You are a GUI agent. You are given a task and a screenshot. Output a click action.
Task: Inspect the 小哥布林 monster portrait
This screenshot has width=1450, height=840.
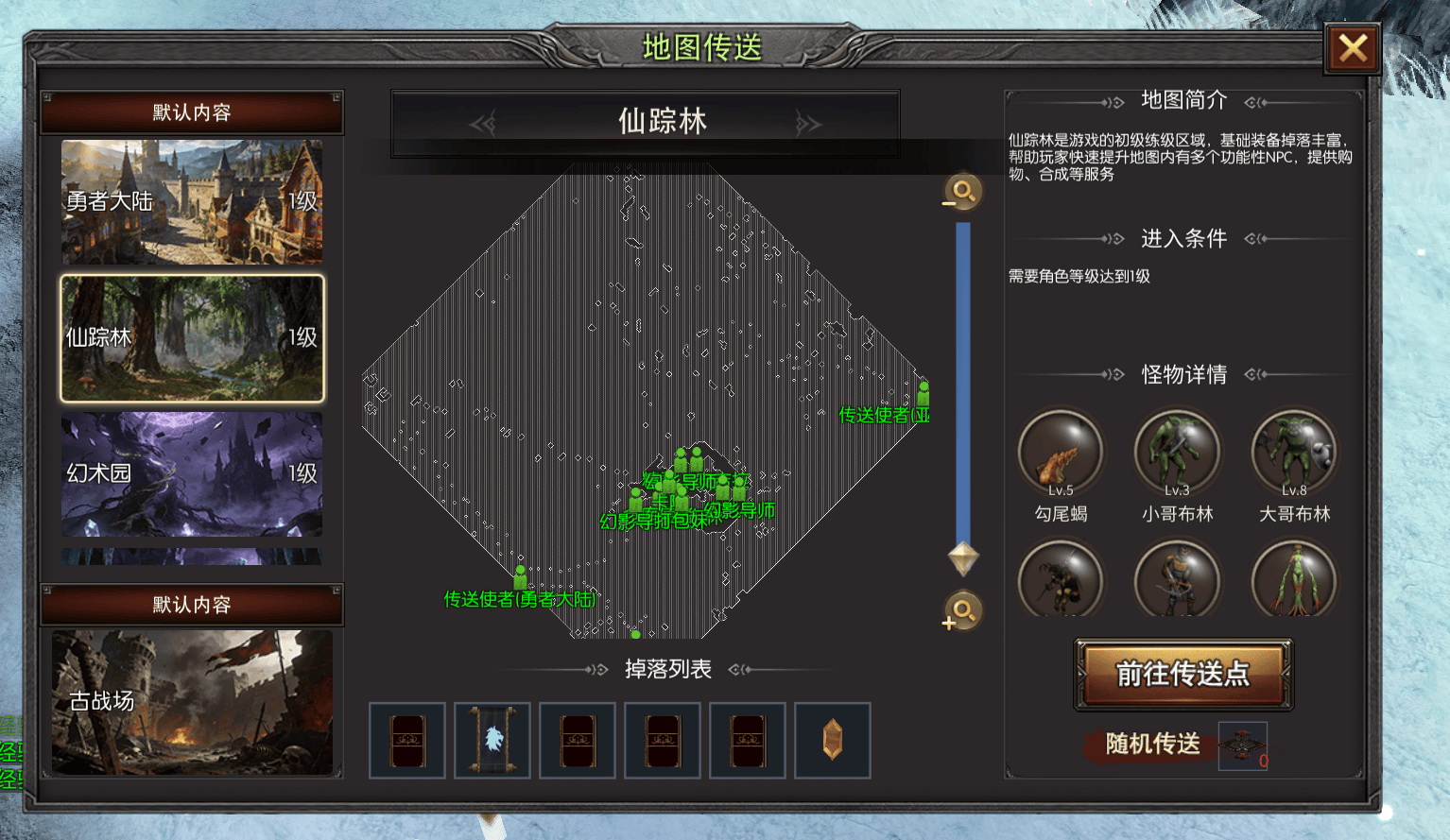[1177, 453]
